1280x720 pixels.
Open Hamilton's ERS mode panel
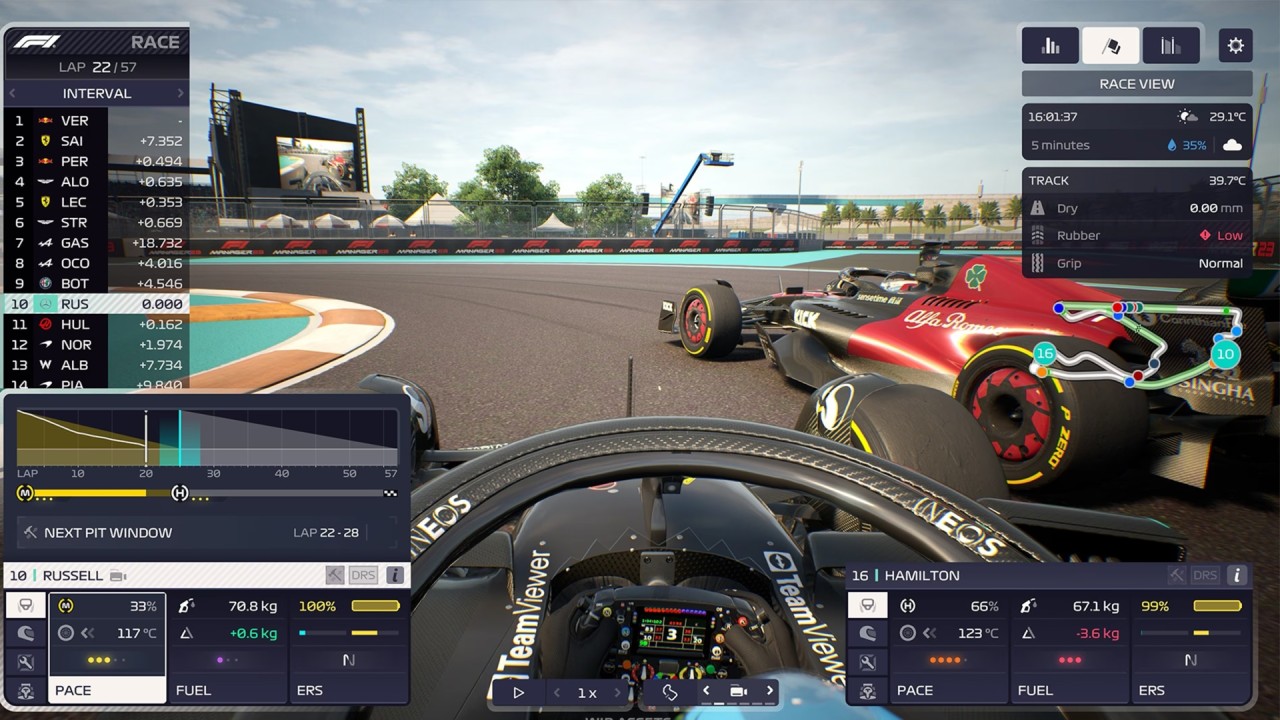coord(1190,647)
